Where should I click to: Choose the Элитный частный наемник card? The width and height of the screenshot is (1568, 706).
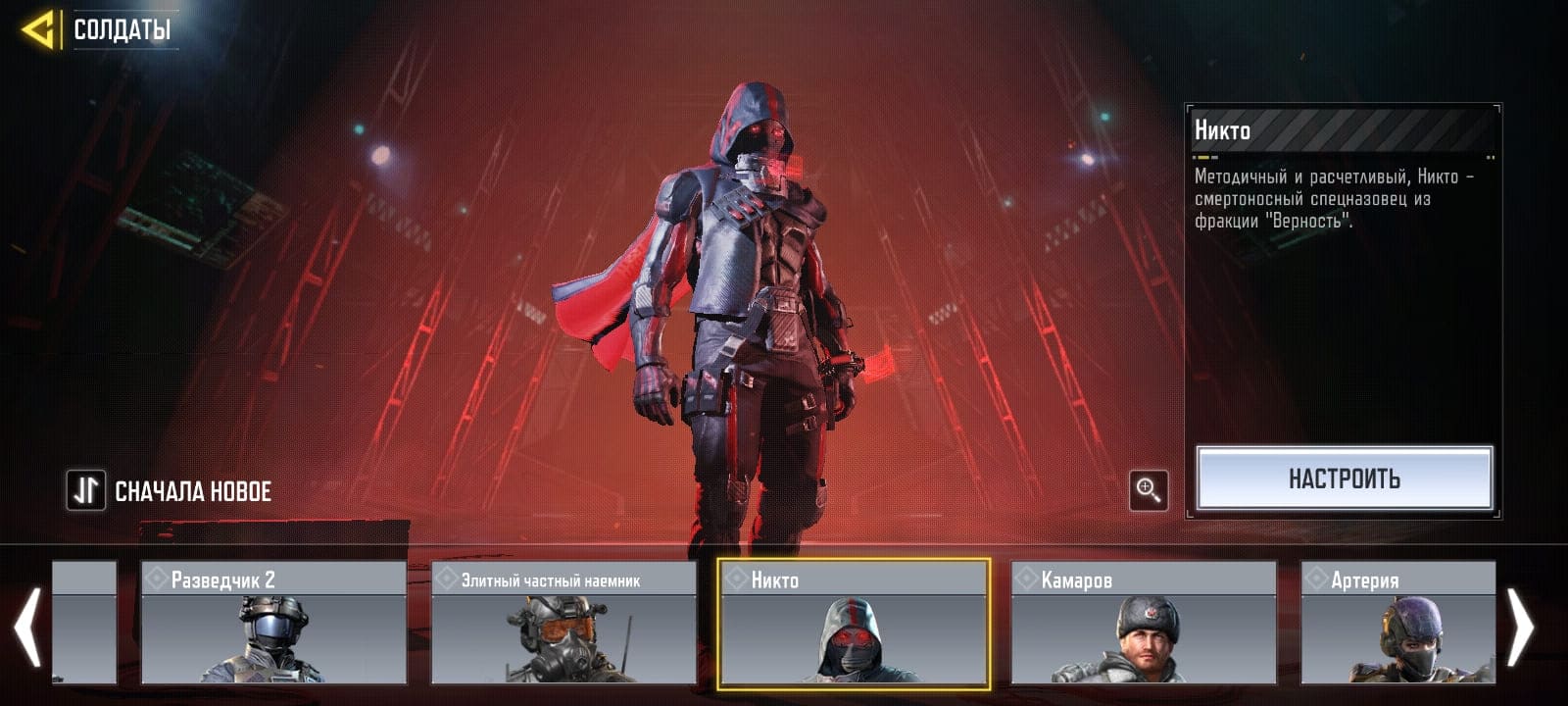pyautogui.click(x=563, y=622)
